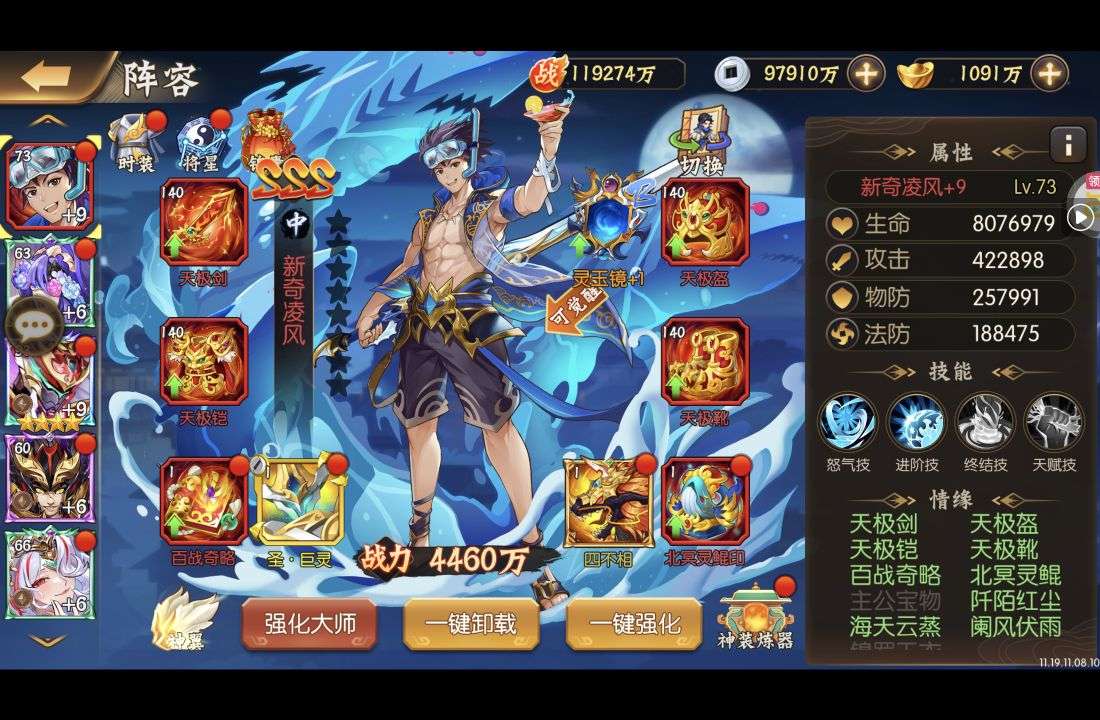The image size is (1100, 720).
Task: Show attribute details with the info button
Action: [x=1067, y=146]
